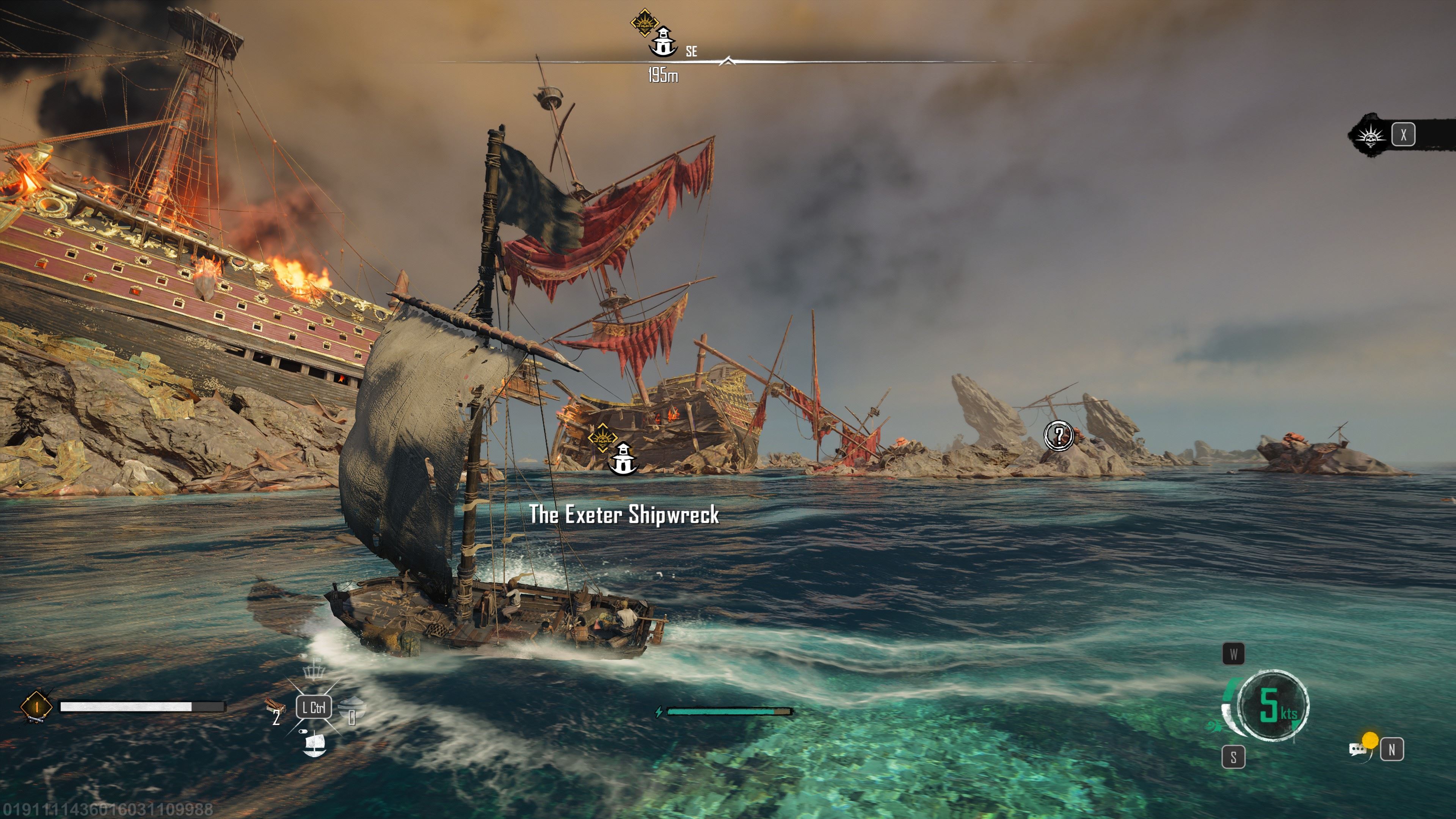The width and height of the screenshot is (1456, 819).
Task: Select the unknown question mark marker
Action: 1058,435
